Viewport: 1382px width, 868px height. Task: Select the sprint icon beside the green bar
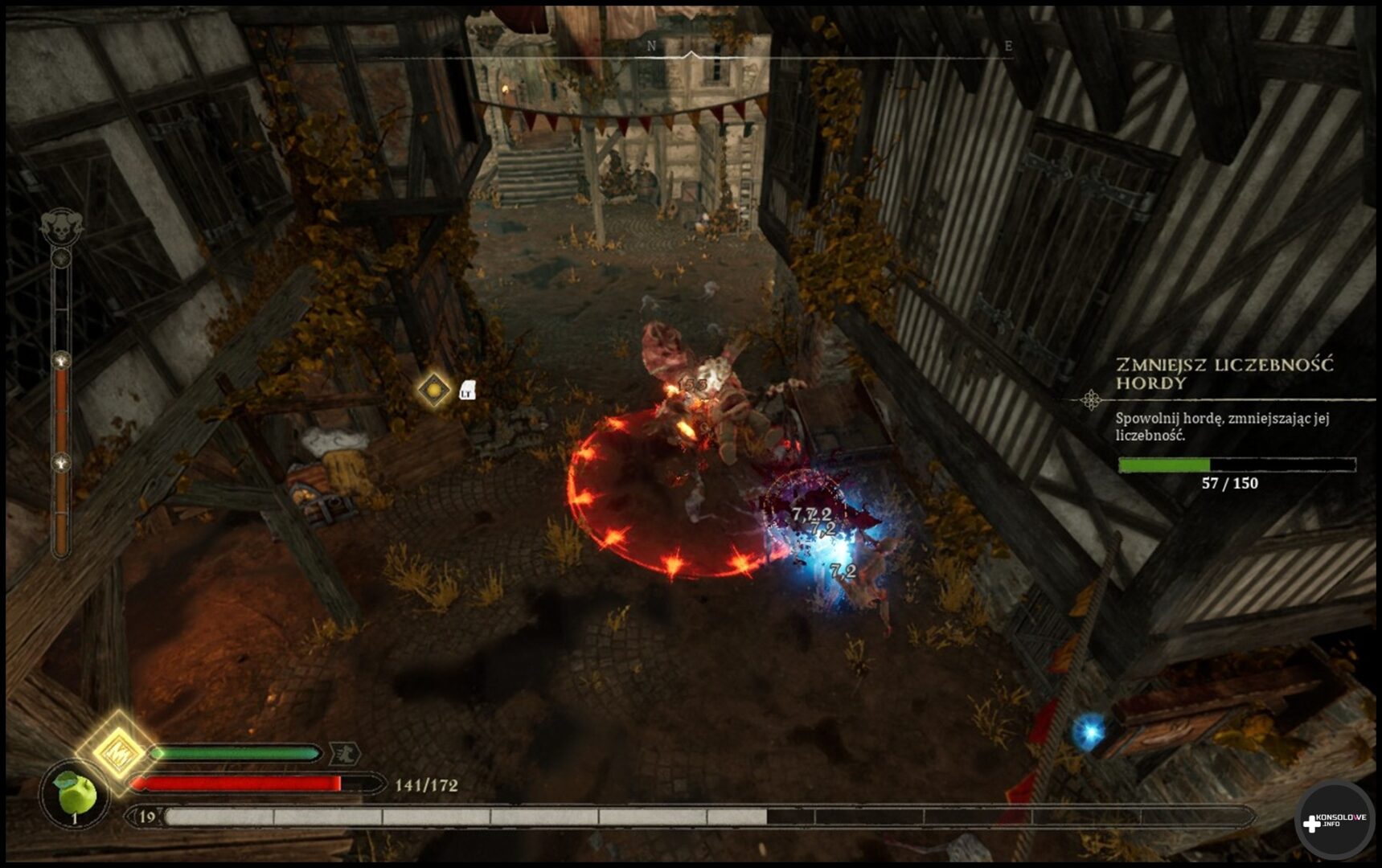coord(345,753)
